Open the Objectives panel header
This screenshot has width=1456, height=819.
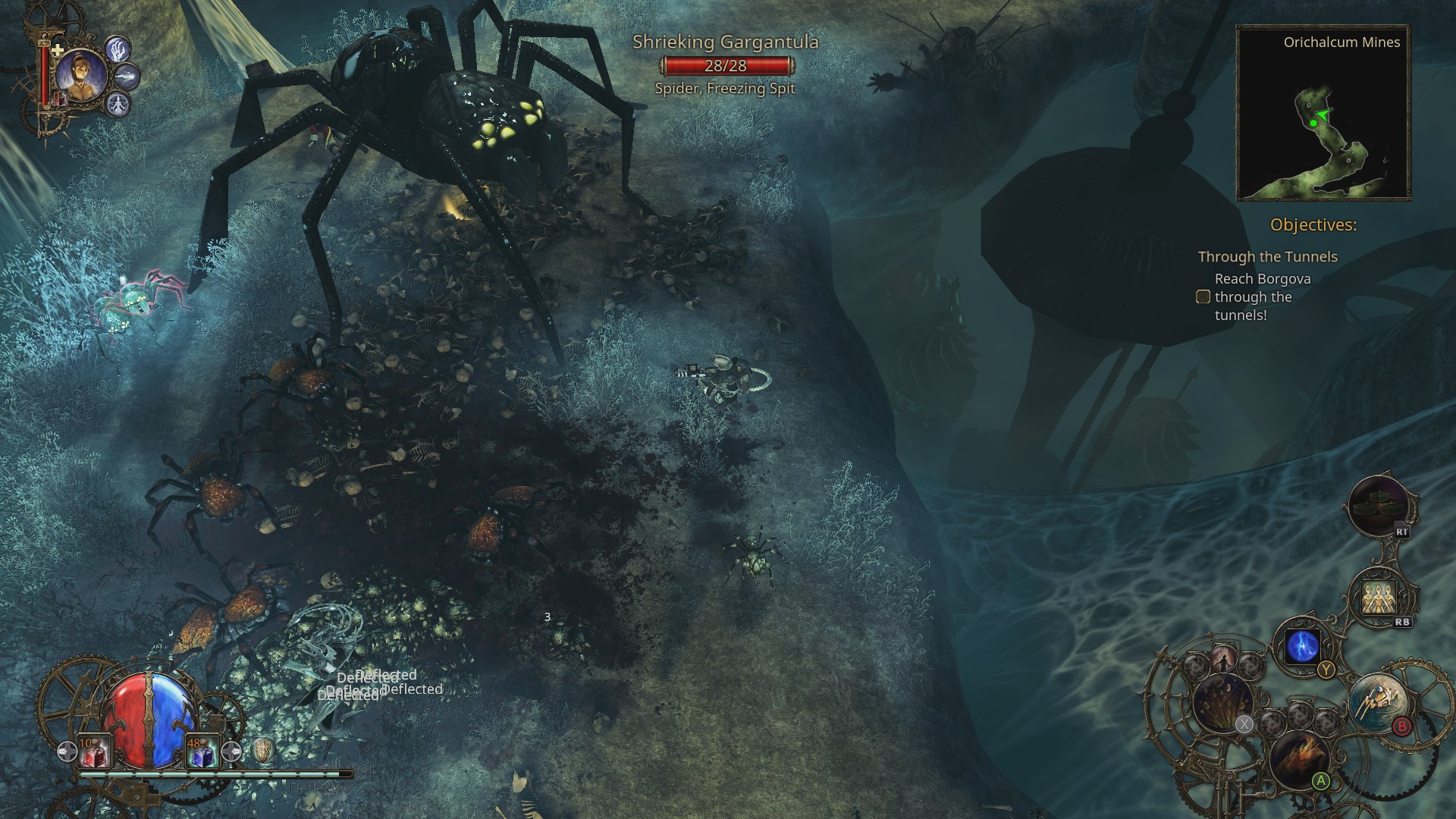pyautogui.click(x=1316, y=224)
